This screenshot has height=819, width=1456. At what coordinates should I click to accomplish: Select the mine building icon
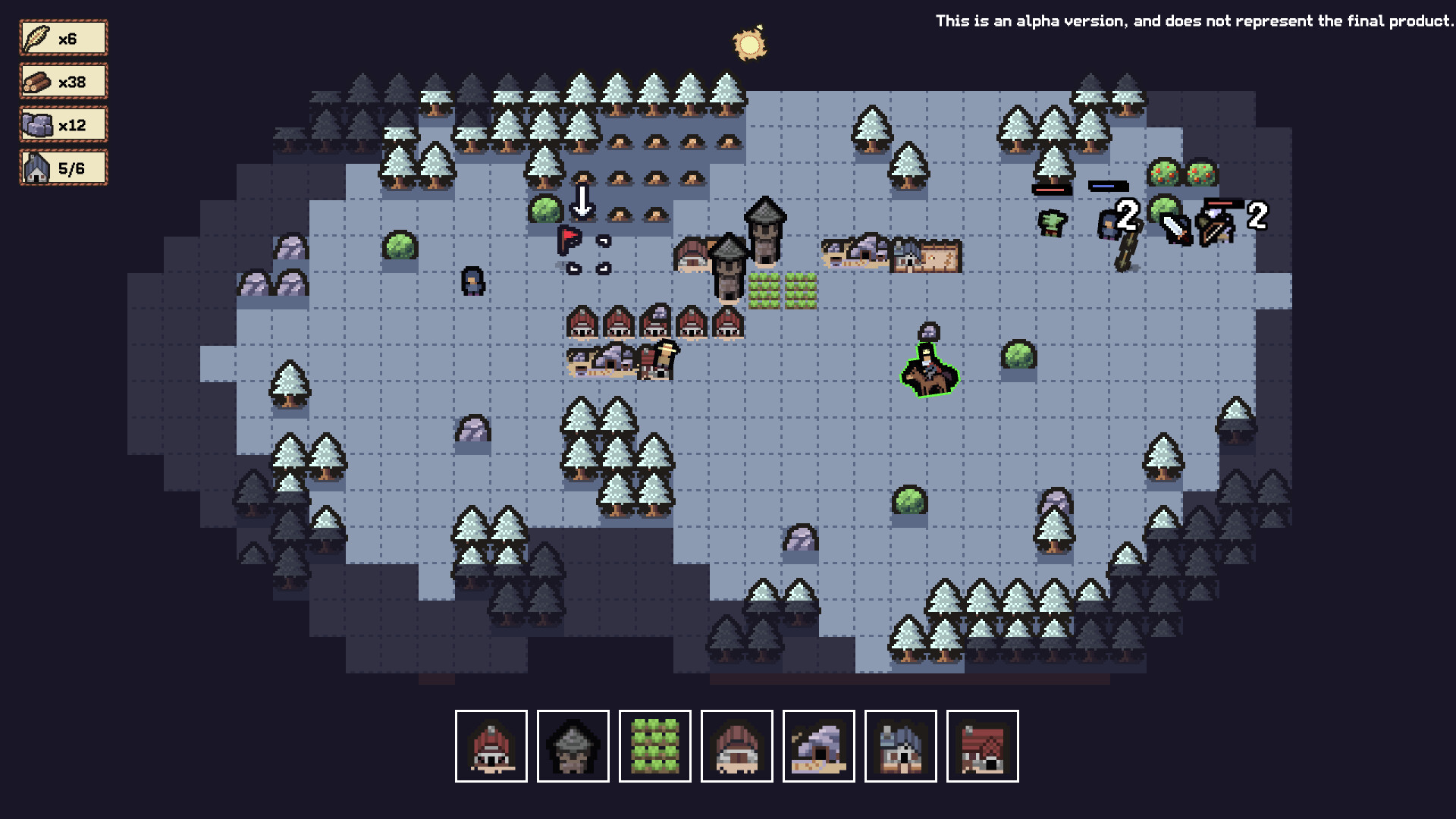tap(819, 745)
